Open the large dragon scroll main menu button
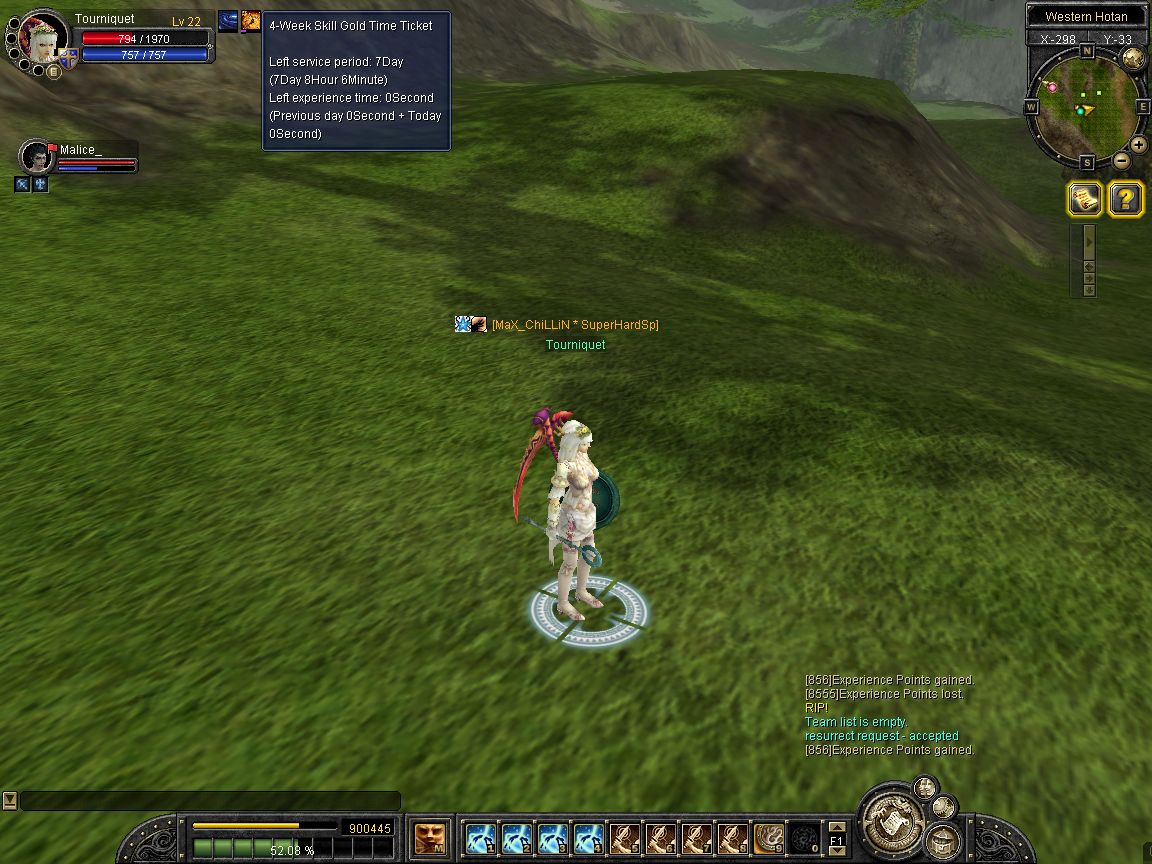The image size is (1152, 864). pos(891,822)
